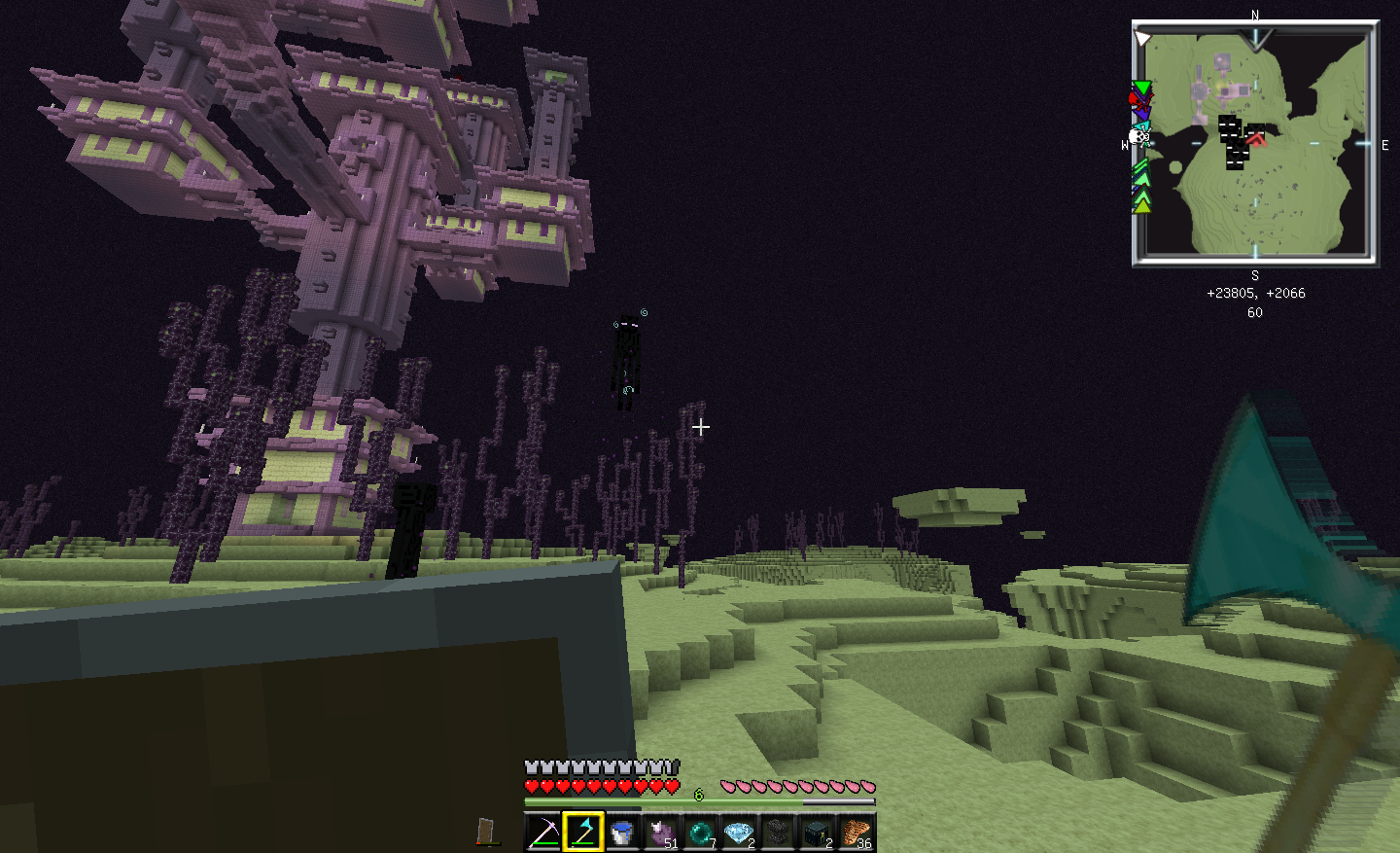Select the ender chest slot
Viewport: 1400px width, 853px height.
(x=817, y=833)
